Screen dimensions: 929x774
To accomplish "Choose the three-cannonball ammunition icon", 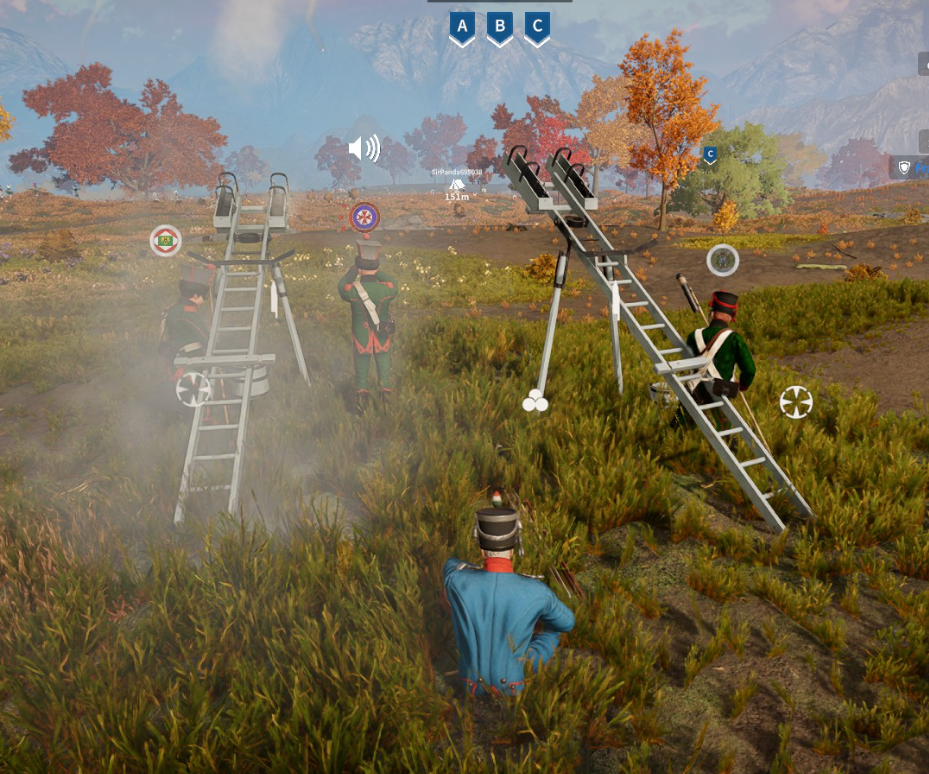I will tap(535, 402).
